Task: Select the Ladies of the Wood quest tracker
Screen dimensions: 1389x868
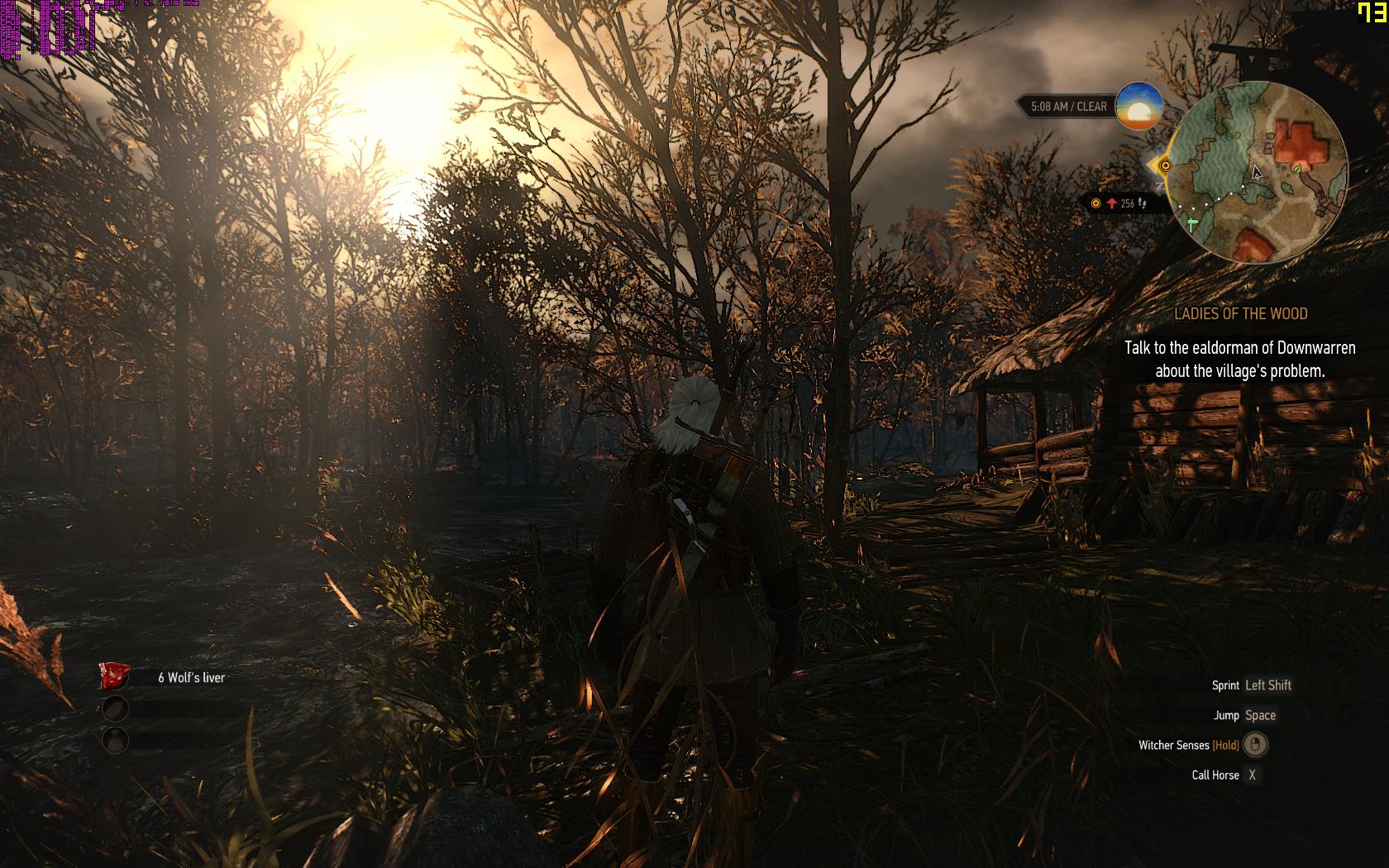Action: click(1240, 313)
